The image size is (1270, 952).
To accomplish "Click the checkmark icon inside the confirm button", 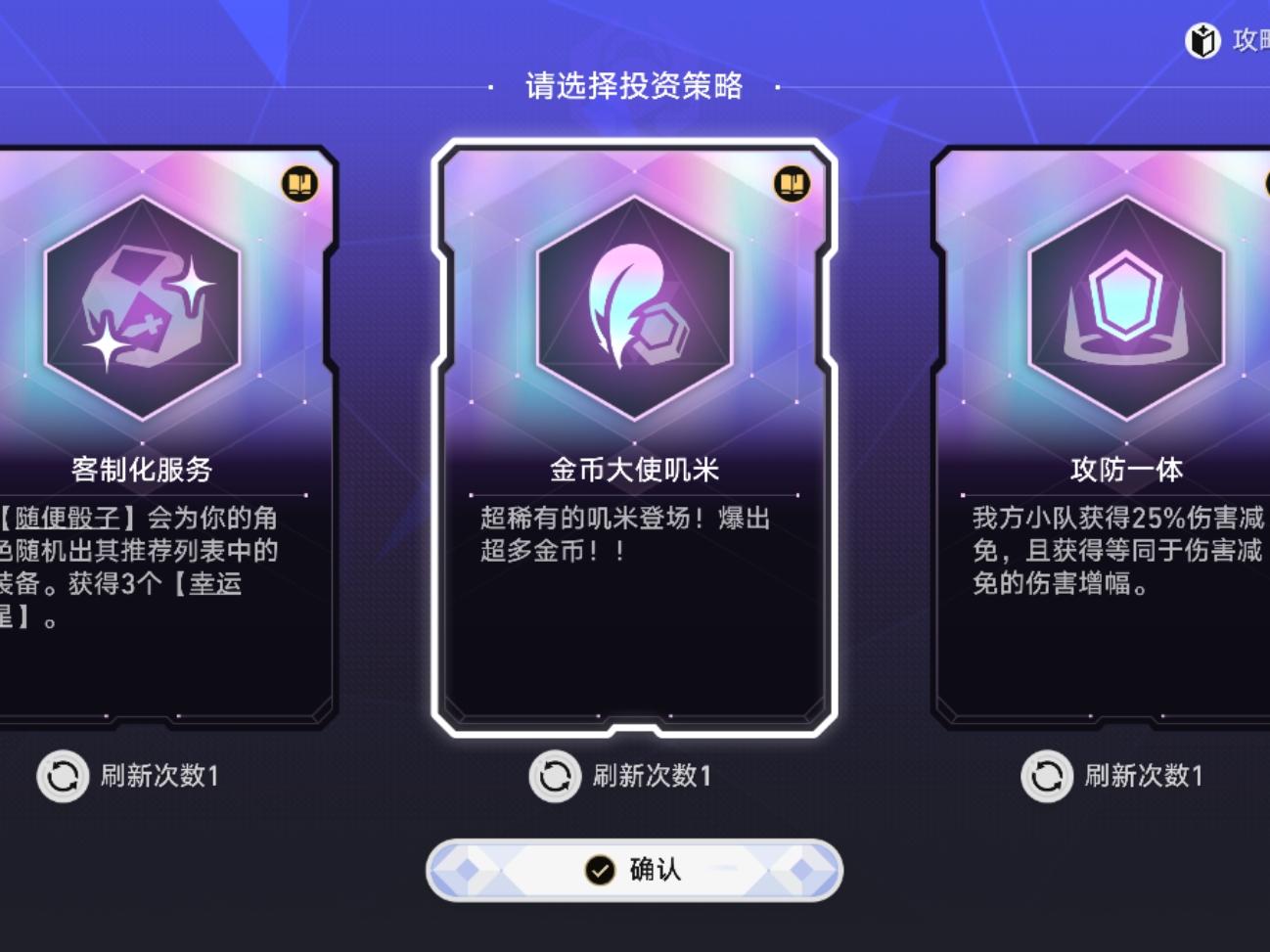I will click(597, 869).
